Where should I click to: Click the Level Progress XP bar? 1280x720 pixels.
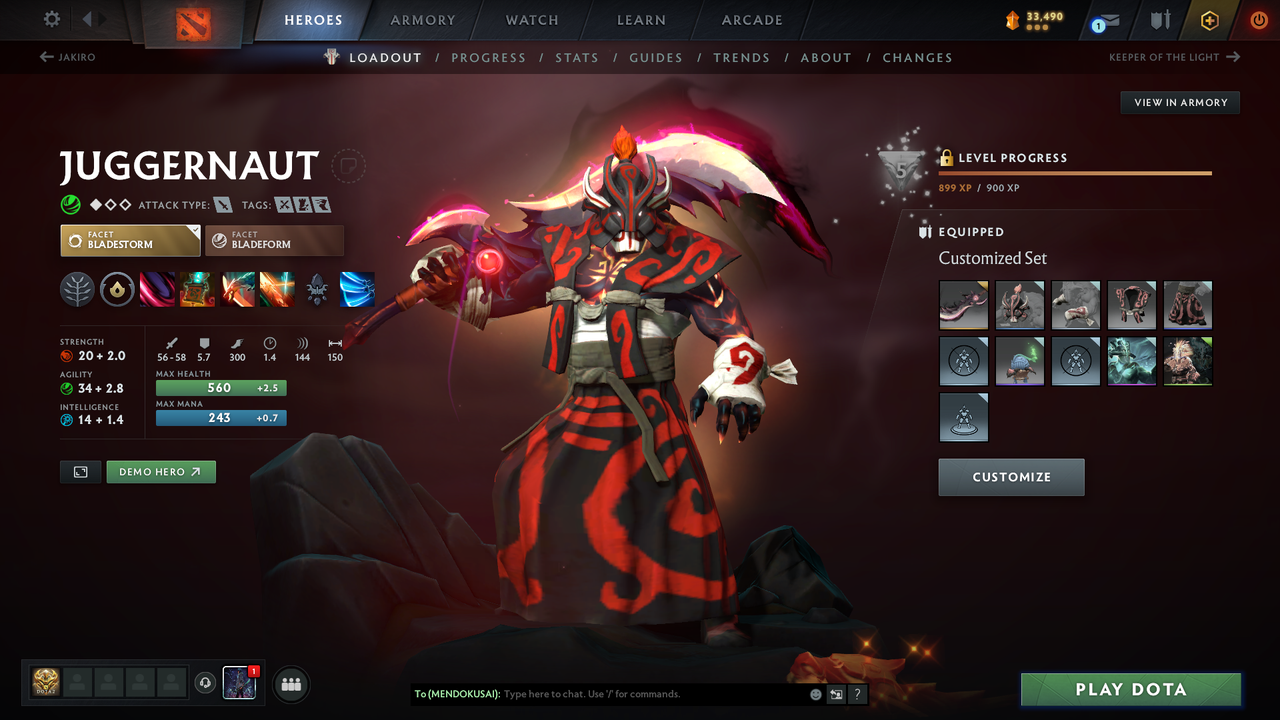pos(1075,172)
